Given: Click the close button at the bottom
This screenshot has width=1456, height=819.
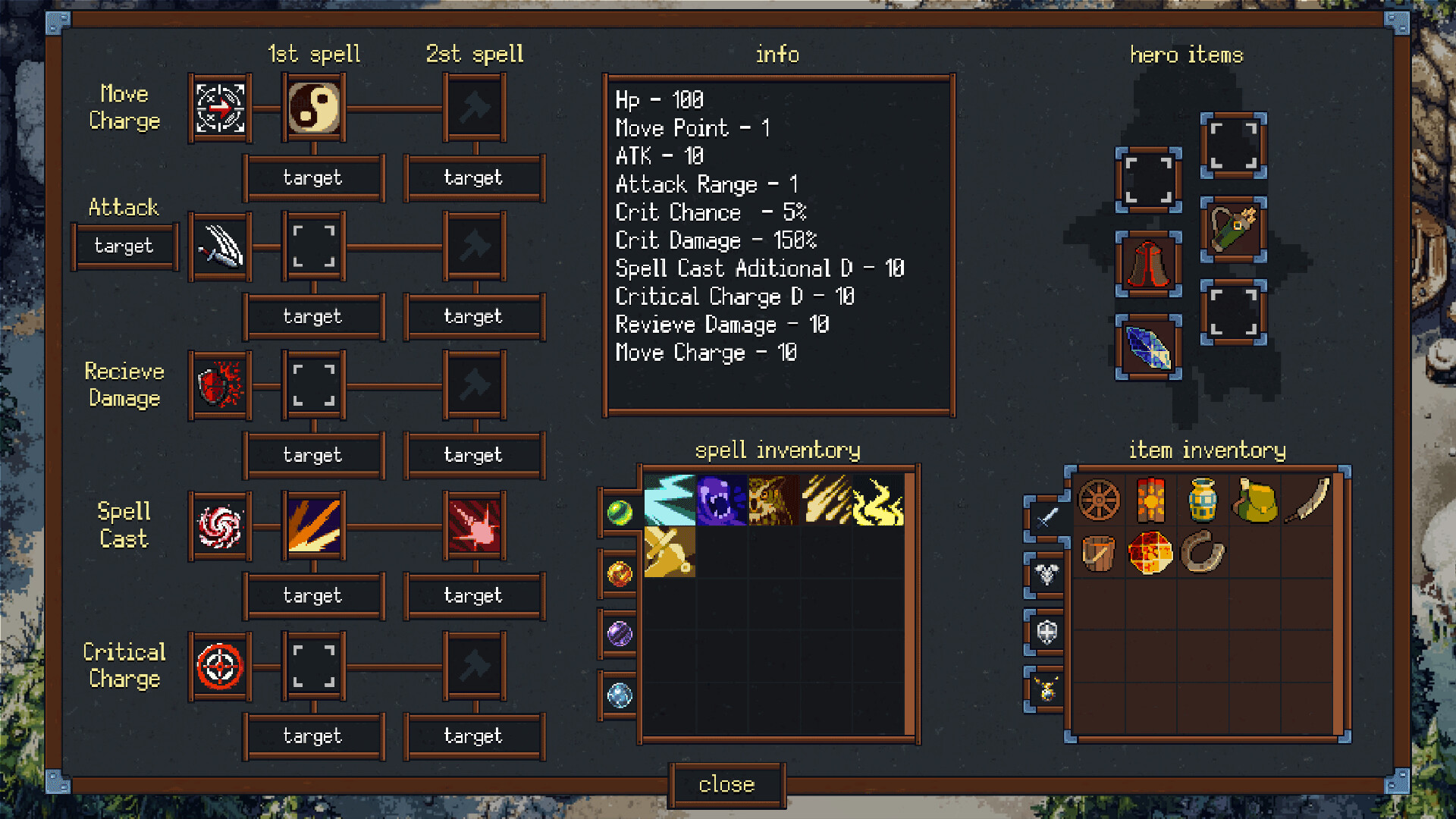Looking at the screenshot, I should 726,785.
